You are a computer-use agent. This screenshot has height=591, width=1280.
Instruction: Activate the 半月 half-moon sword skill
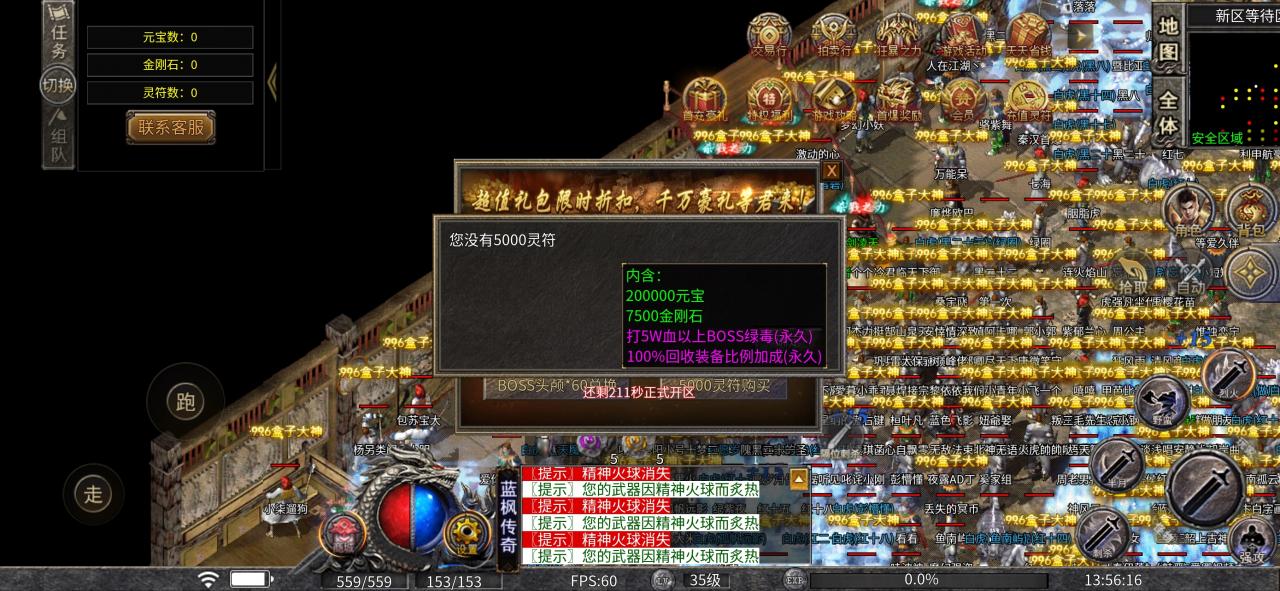(1117, 465)
